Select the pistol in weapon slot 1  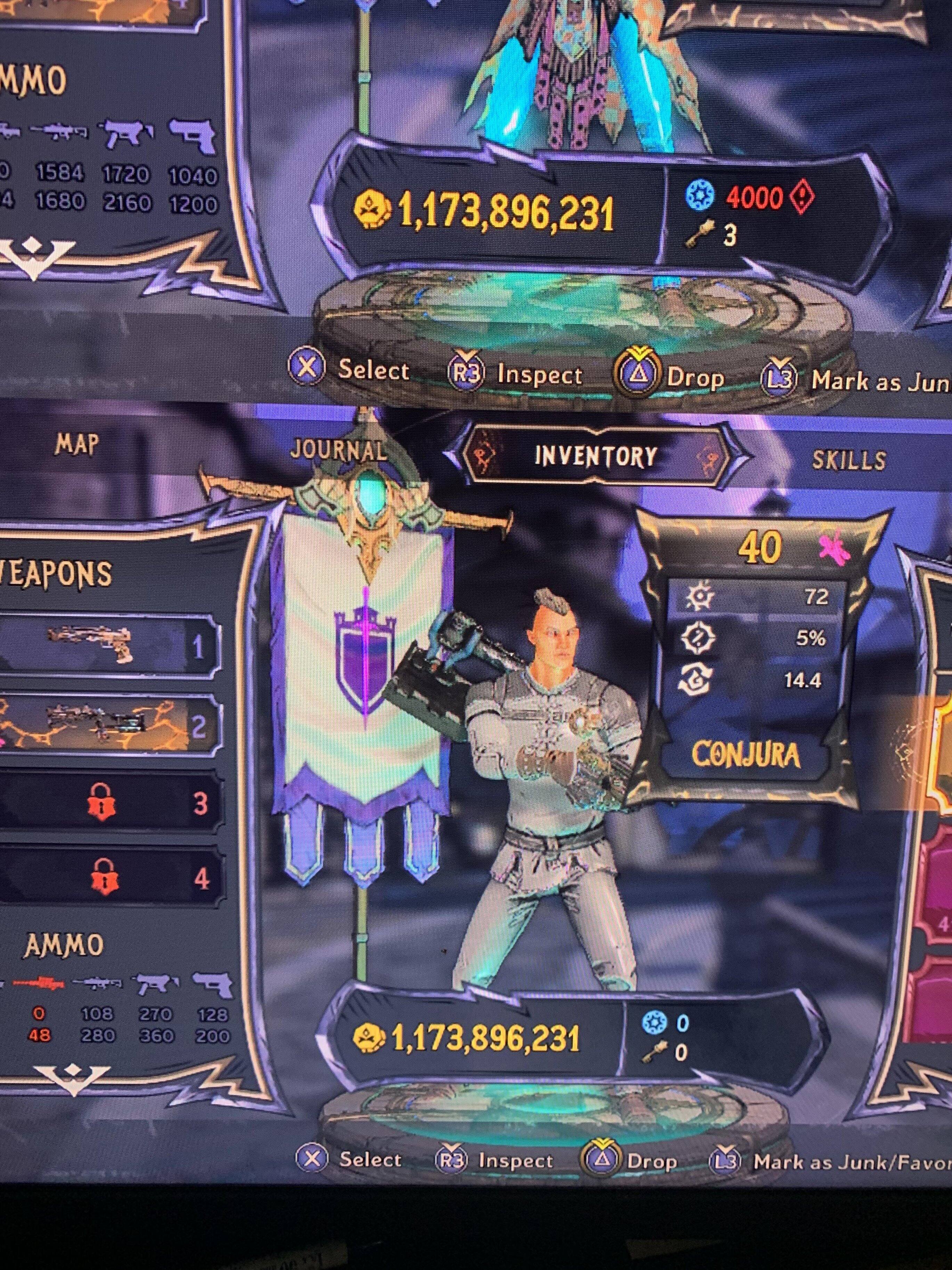click(109, 645)
